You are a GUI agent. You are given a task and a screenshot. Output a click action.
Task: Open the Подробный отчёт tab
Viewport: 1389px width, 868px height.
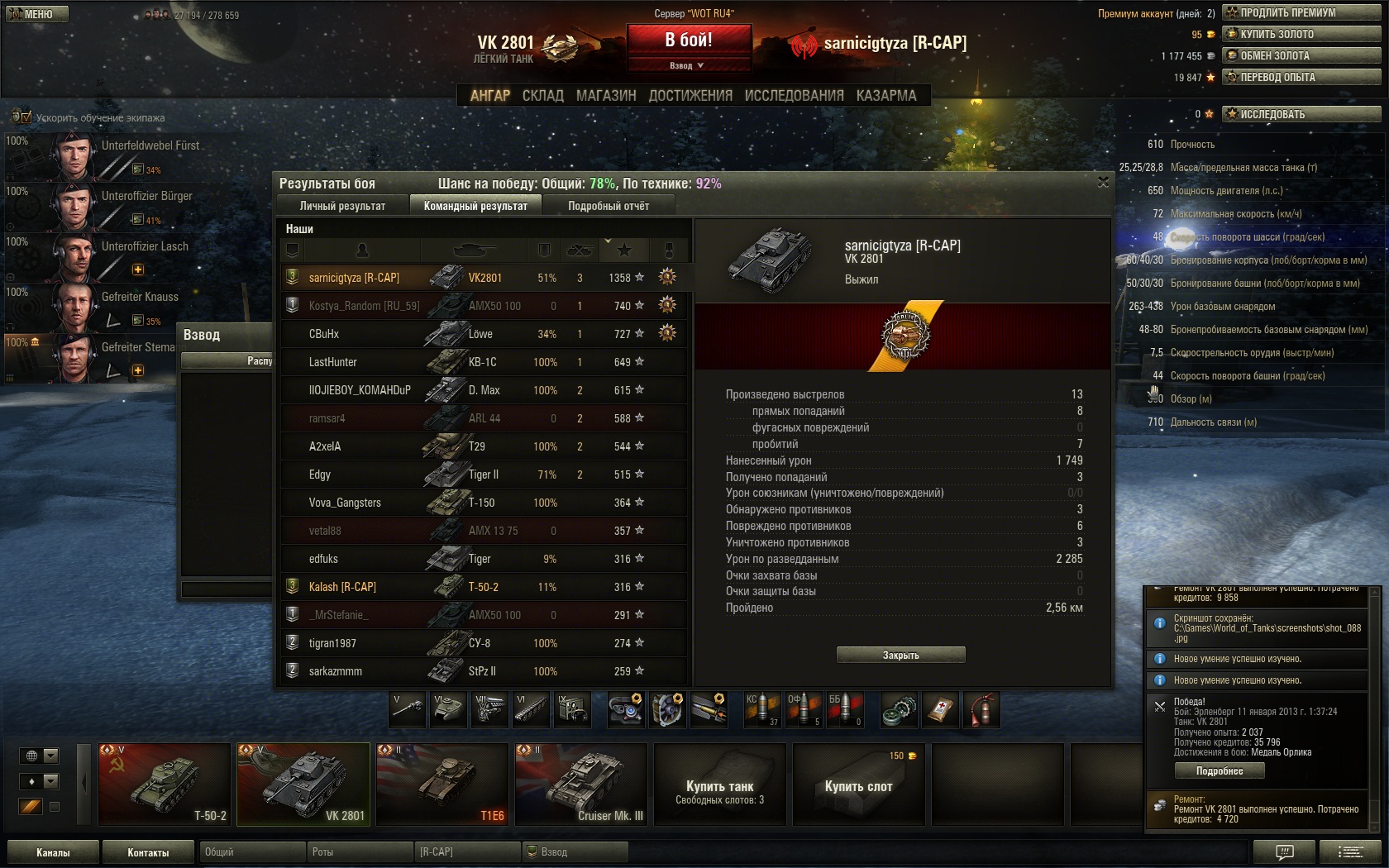[609, 206]
